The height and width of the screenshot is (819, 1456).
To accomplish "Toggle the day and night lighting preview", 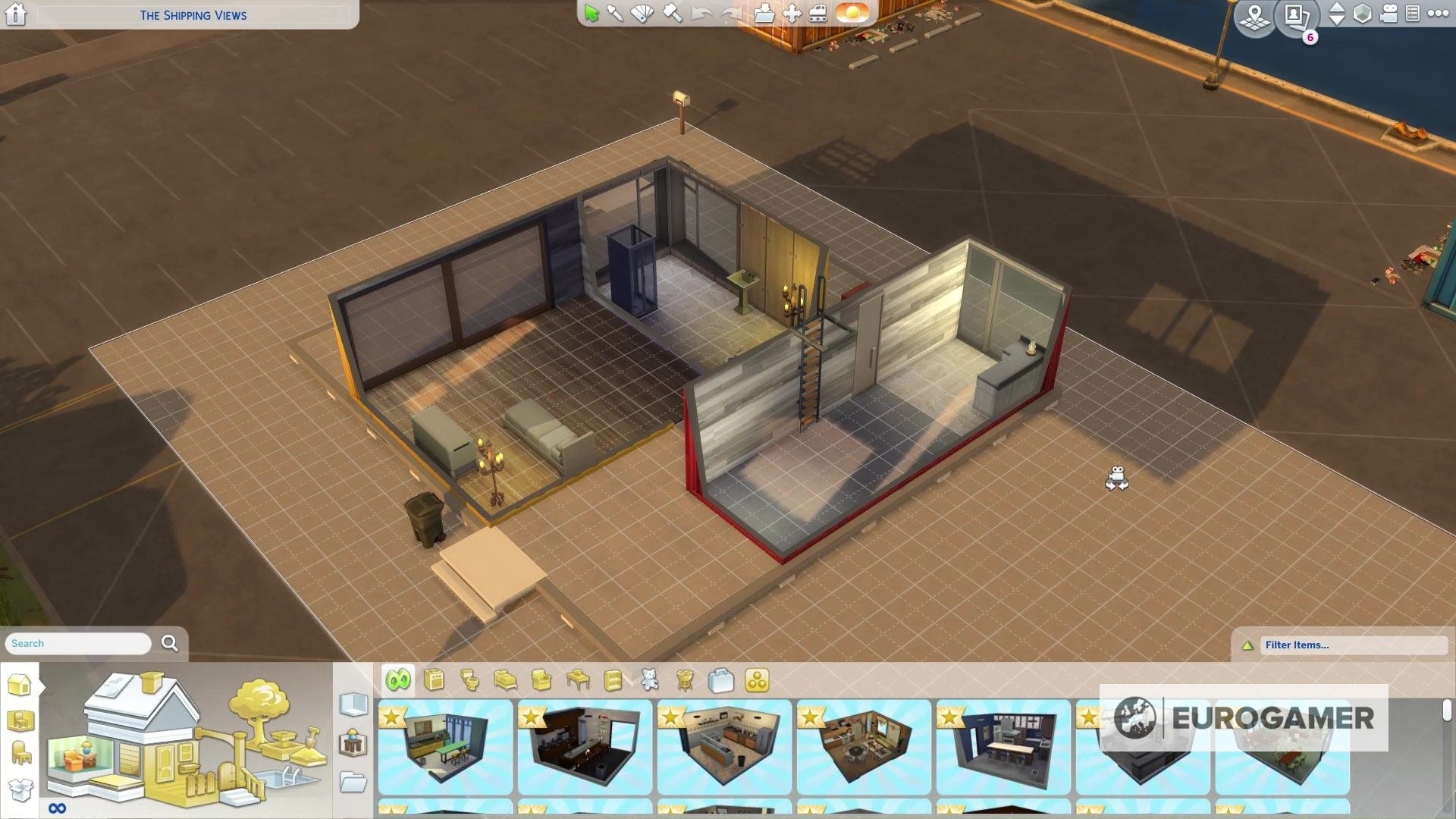I will (x=851, y=13).
